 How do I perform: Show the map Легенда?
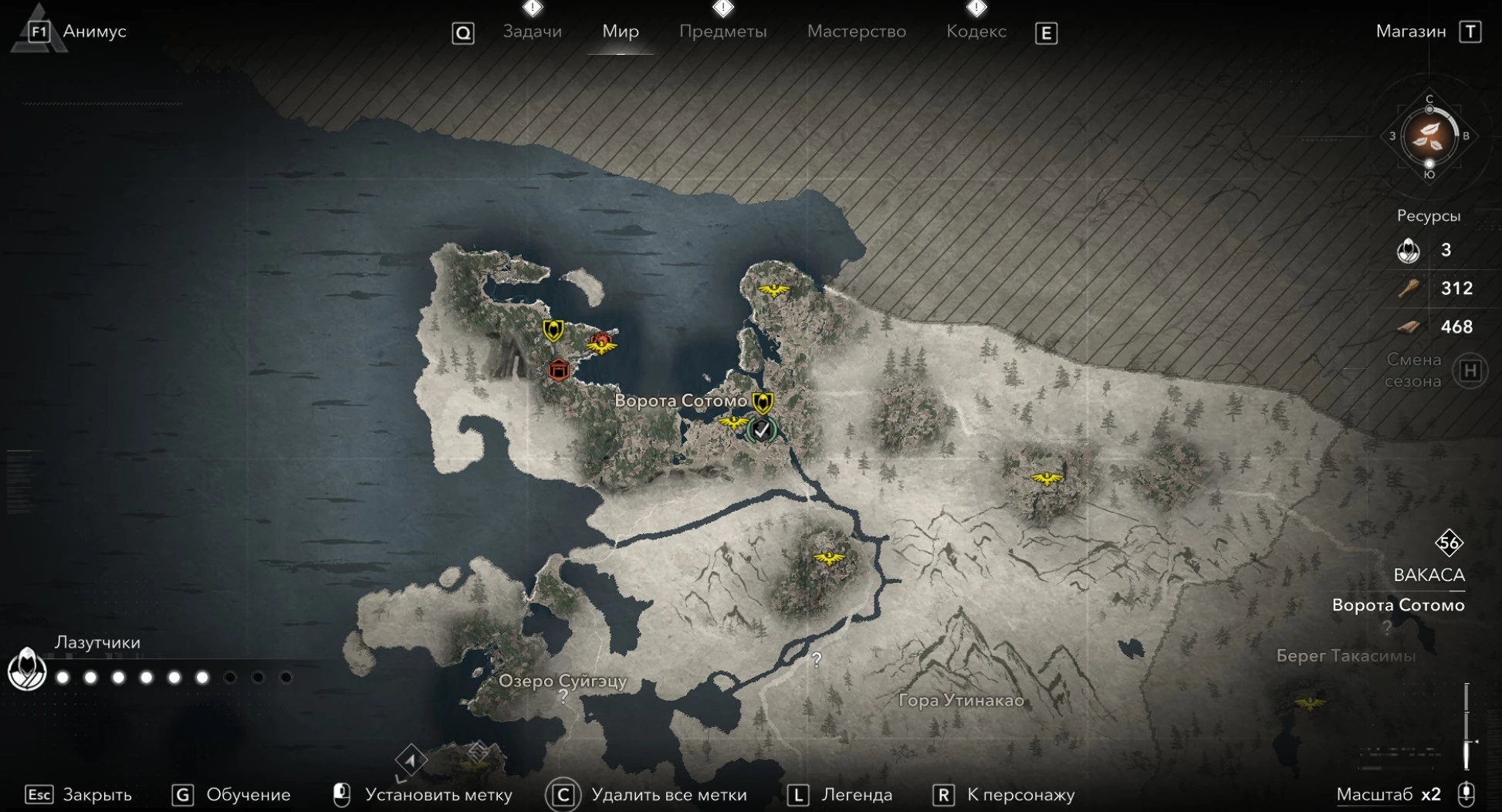[857, 794]
